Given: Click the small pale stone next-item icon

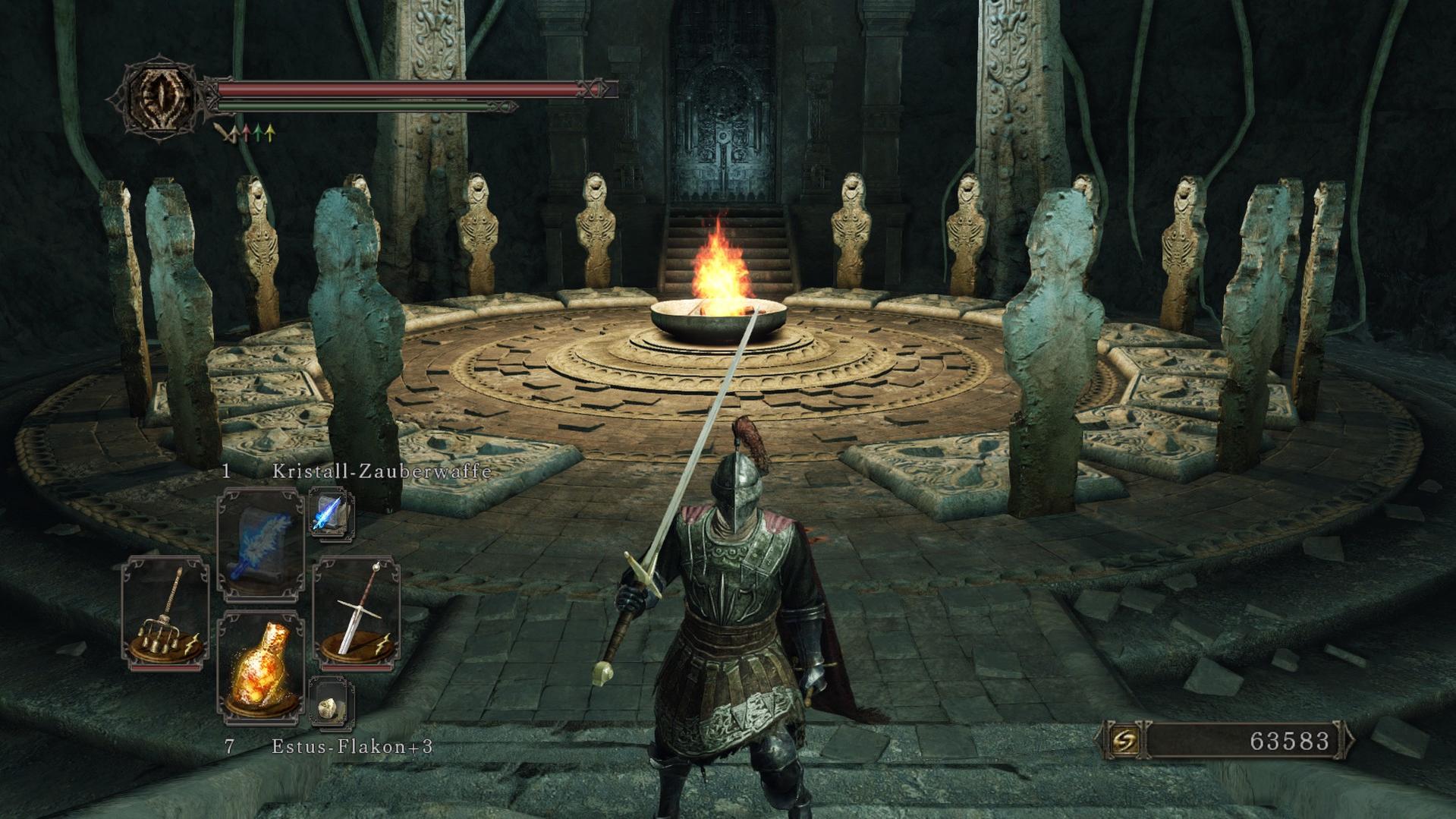Looking at the screenshot, I should pos(331,705).
